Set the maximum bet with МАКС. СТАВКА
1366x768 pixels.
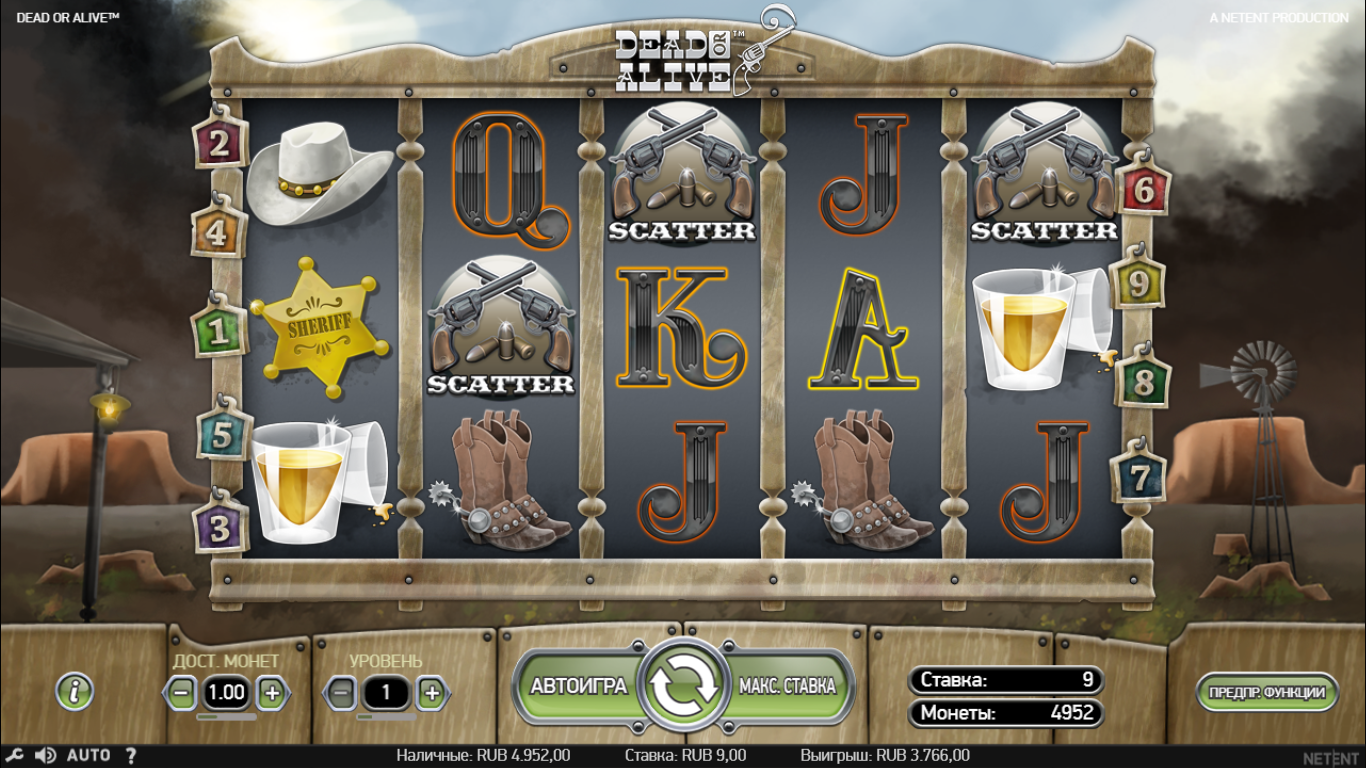pyautogui.click(x=787, y=686)
